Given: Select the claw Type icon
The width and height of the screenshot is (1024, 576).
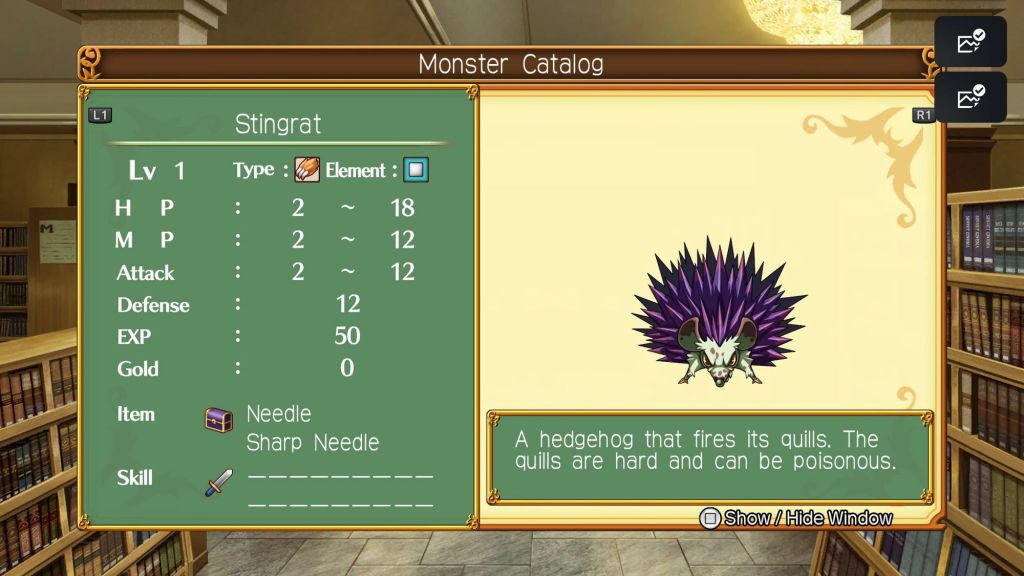Looking at the screenshot, I should pos(306,170).
